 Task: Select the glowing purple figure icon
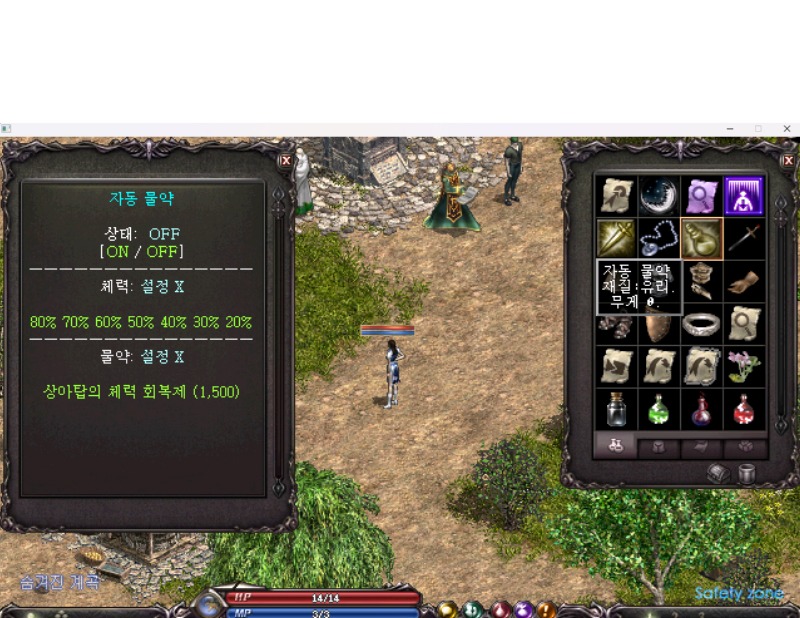(x=743, y=196)
